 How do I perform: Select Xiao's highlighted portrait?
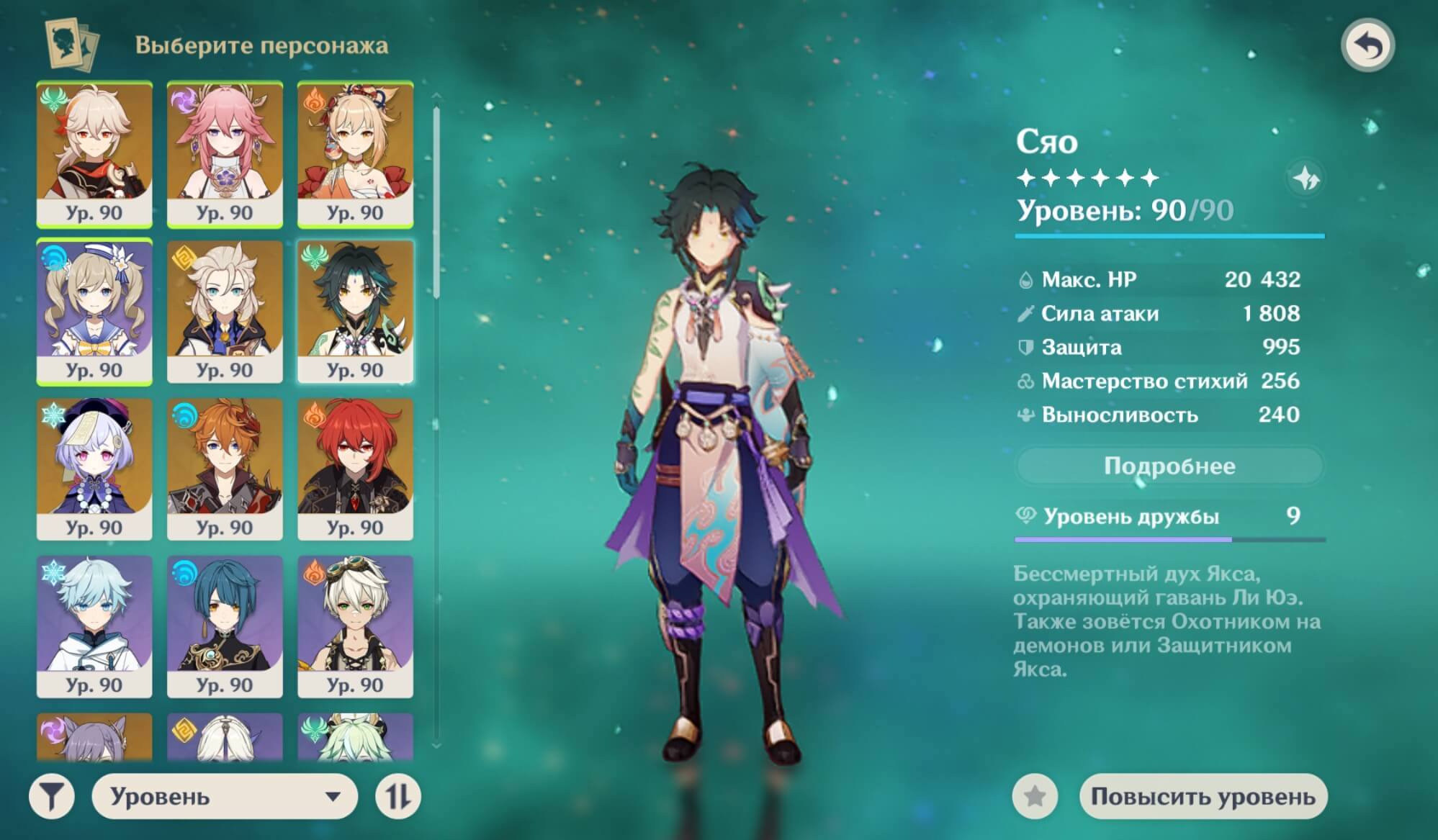coord(355,311)
